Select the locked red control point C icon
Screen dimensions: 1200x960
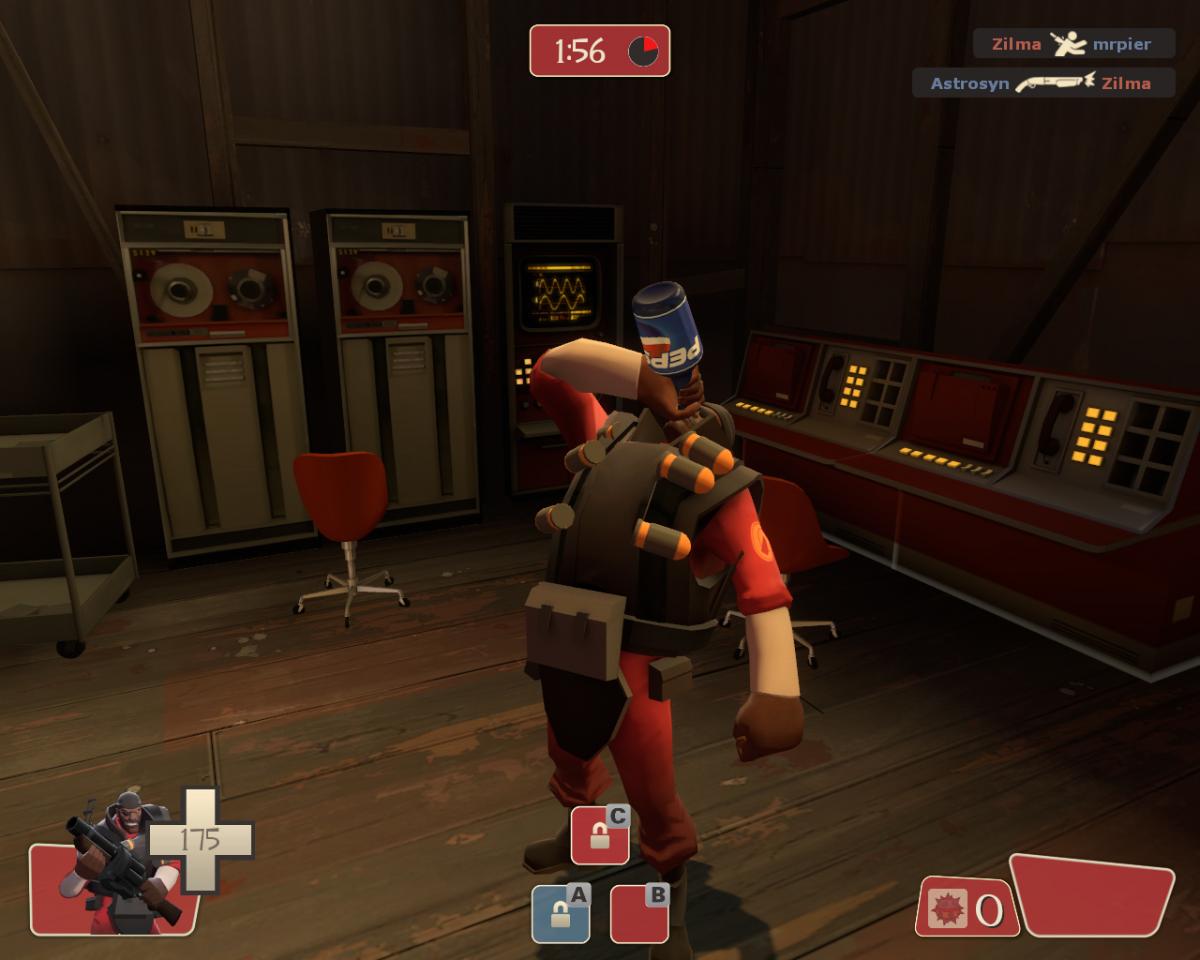click(x=600, y=836)
